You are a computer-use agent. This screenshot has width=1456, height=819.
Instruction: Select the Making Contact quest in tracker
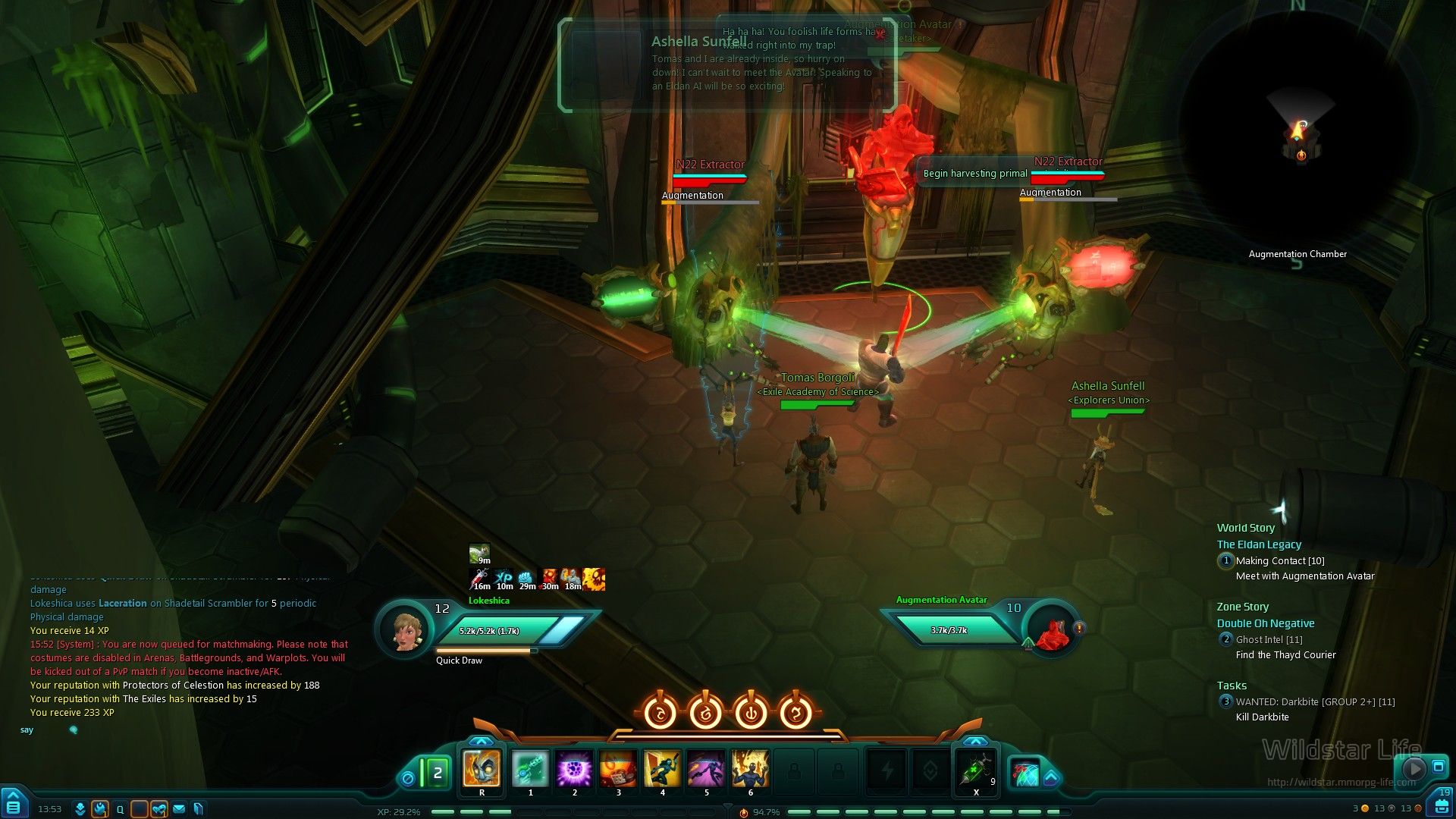[1279, 561]
